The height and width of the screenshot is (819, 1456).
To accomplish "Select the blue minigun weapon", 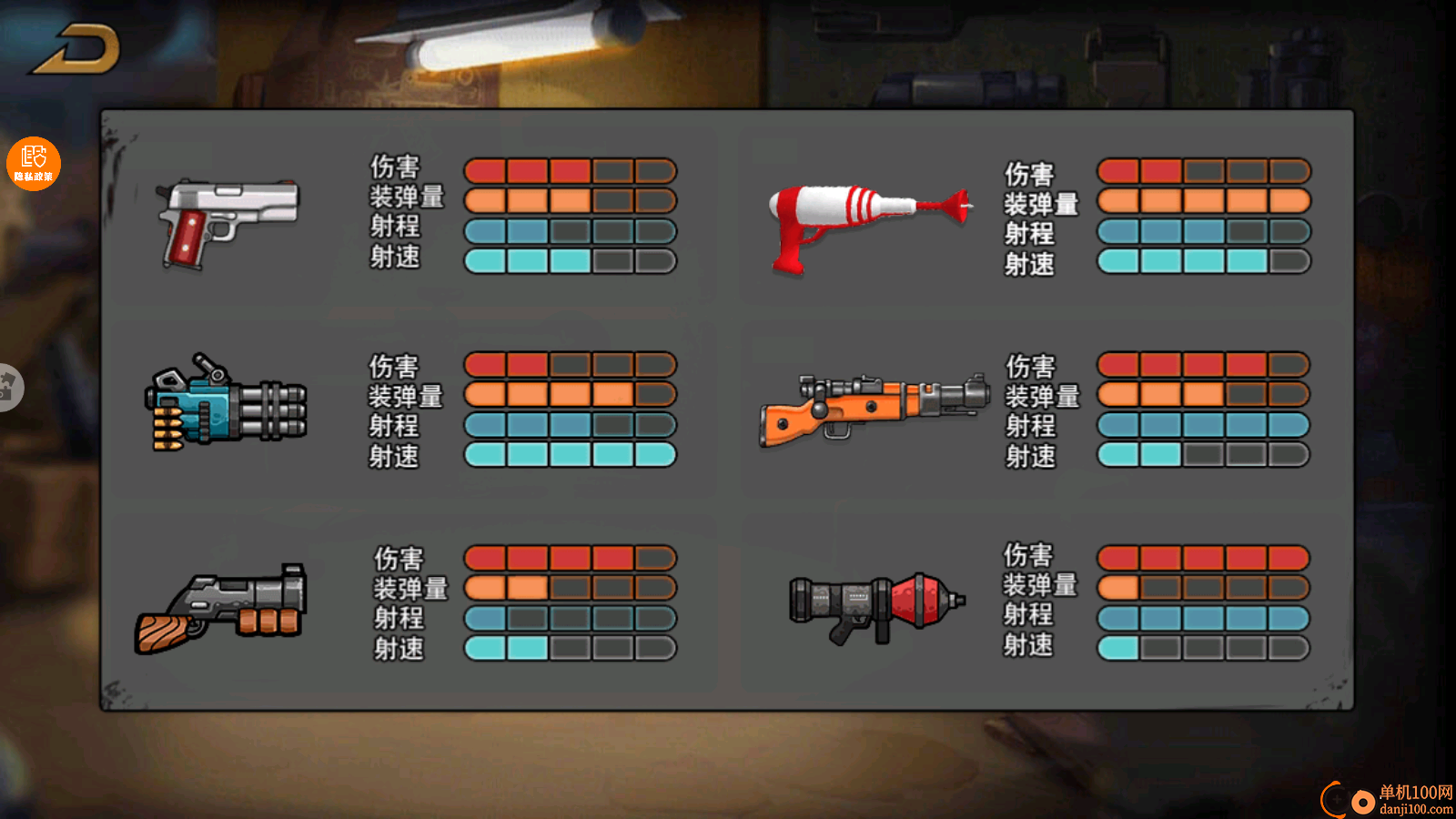I will (x=225, y=403).
